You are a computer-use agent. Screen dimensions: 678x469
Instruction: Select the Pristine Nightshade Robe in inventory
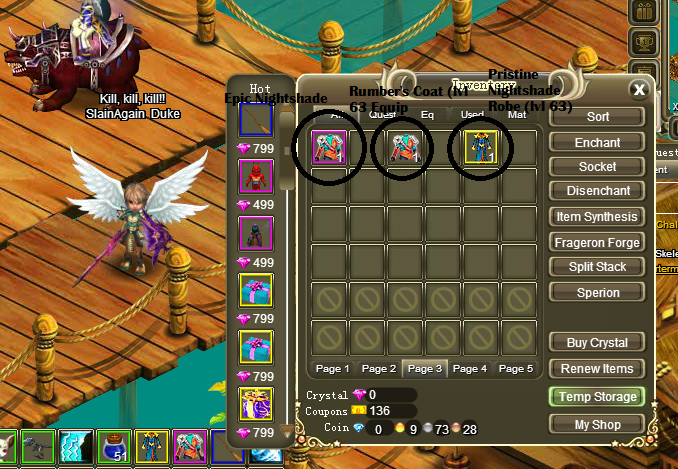click(480, 148)
